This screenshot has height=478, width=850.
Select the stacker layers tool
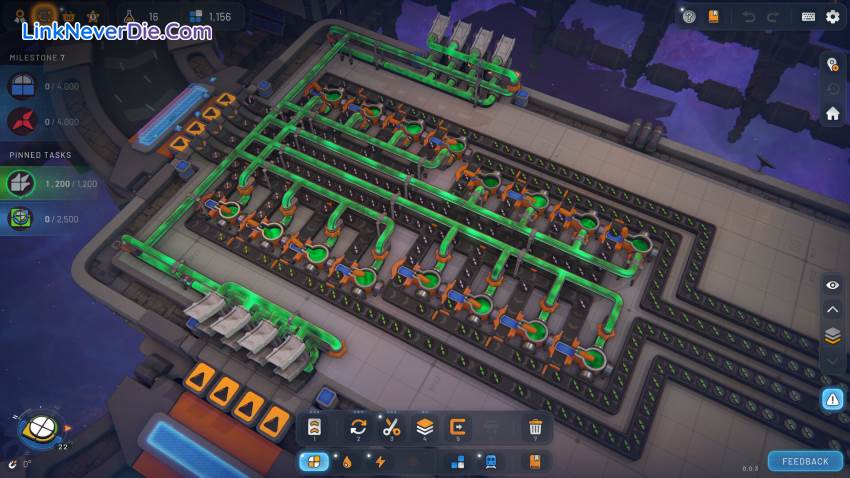pyautogui.click(x=425, y=427)
